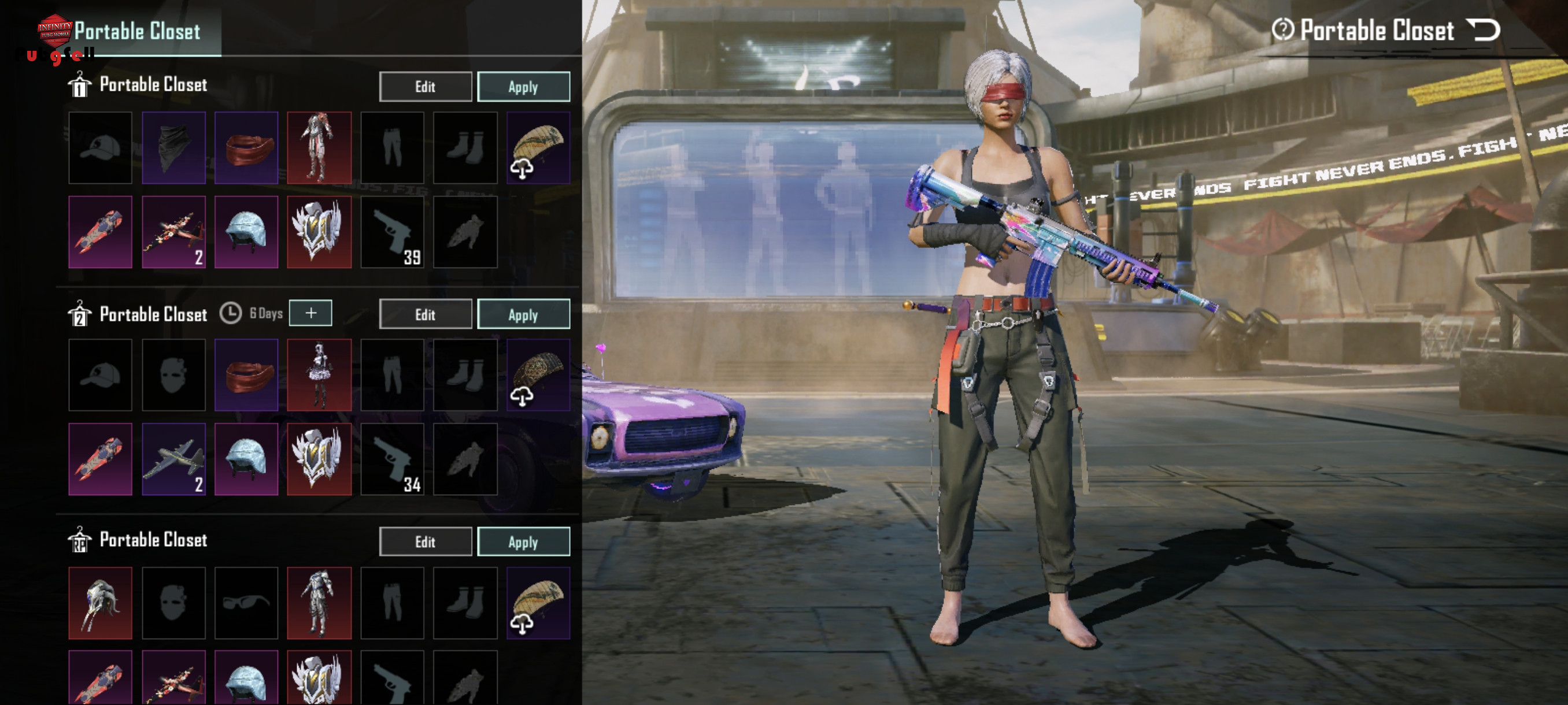The width and height of the screenshot is (1568, 705).
Task: Edit the first Portable Closet preset
Action: click(x=425, y=86)
